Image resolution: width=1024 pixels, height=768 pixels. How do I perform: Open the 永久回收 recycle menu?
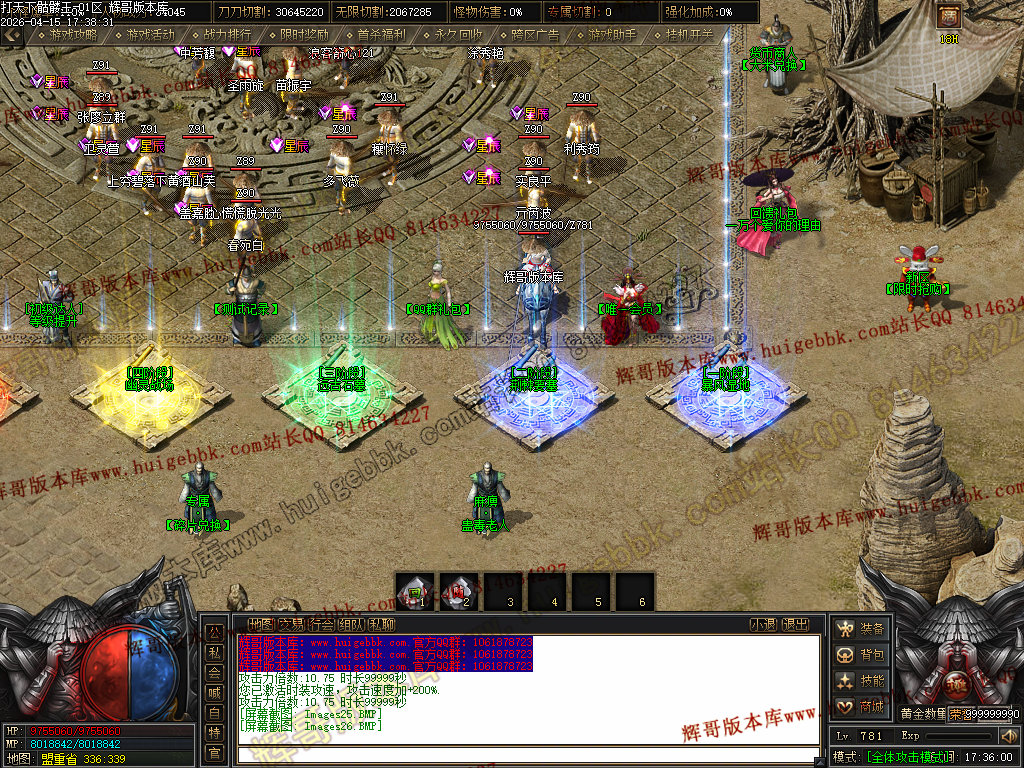pyautogui.click(x=458, y=35)
